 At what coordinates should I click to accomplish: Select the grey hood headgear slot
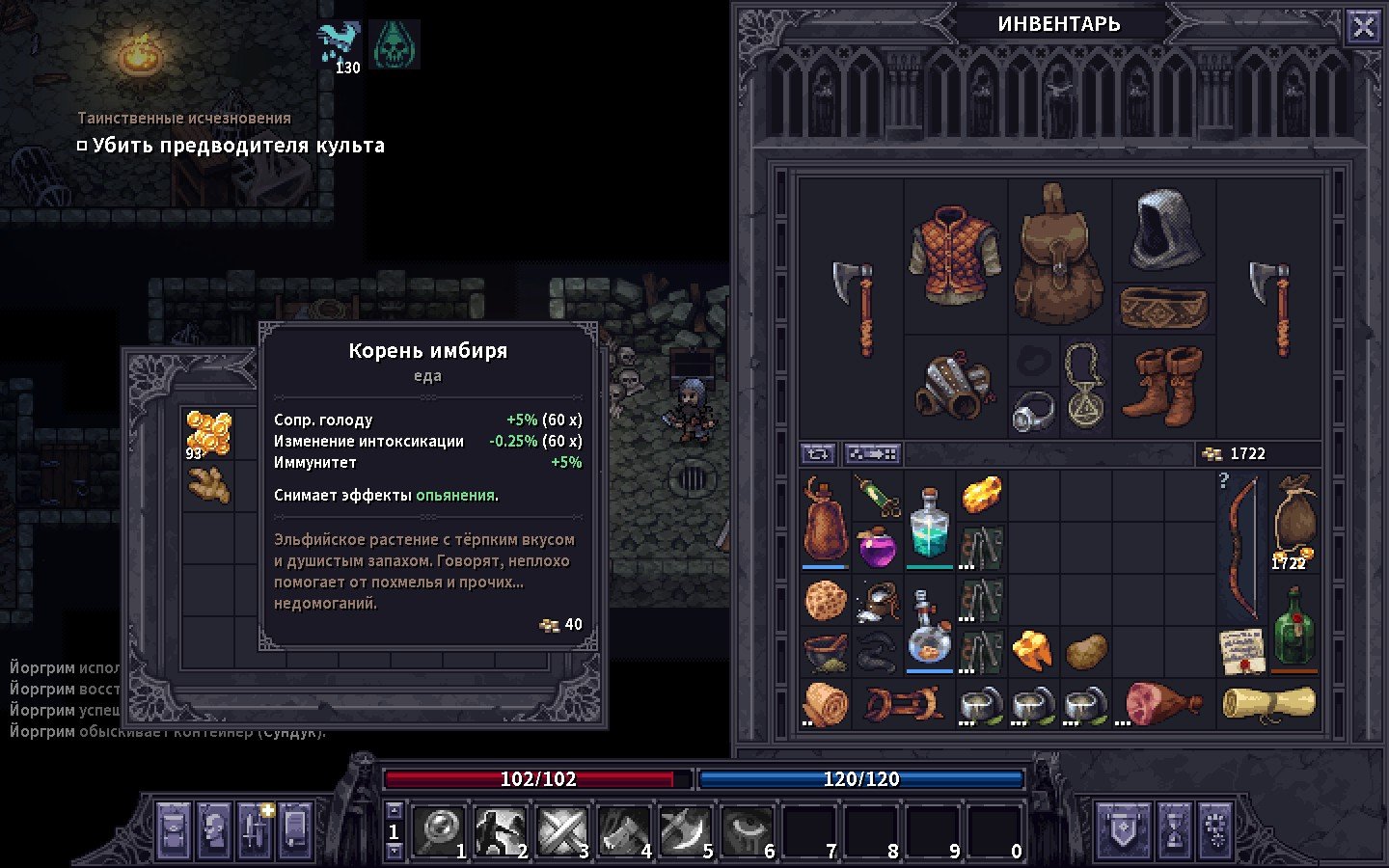coord(1164,229)
